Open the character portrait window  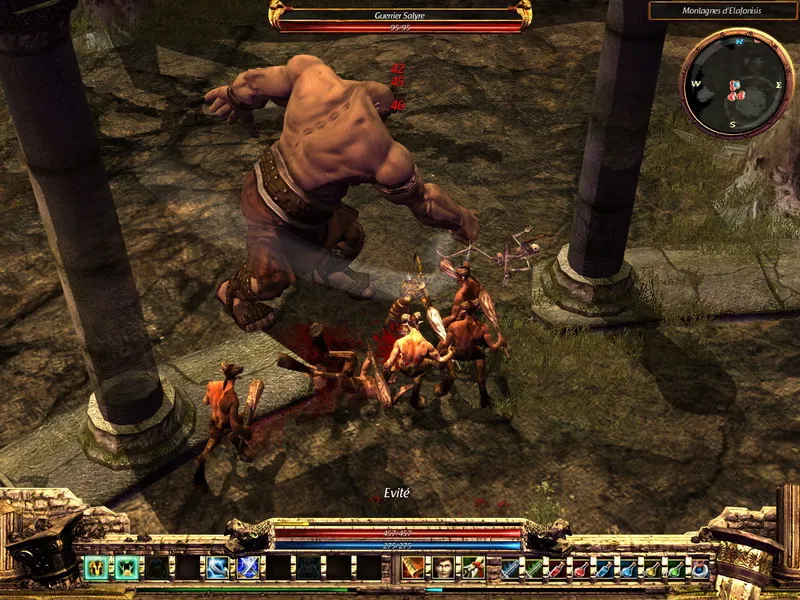point(442,568)
